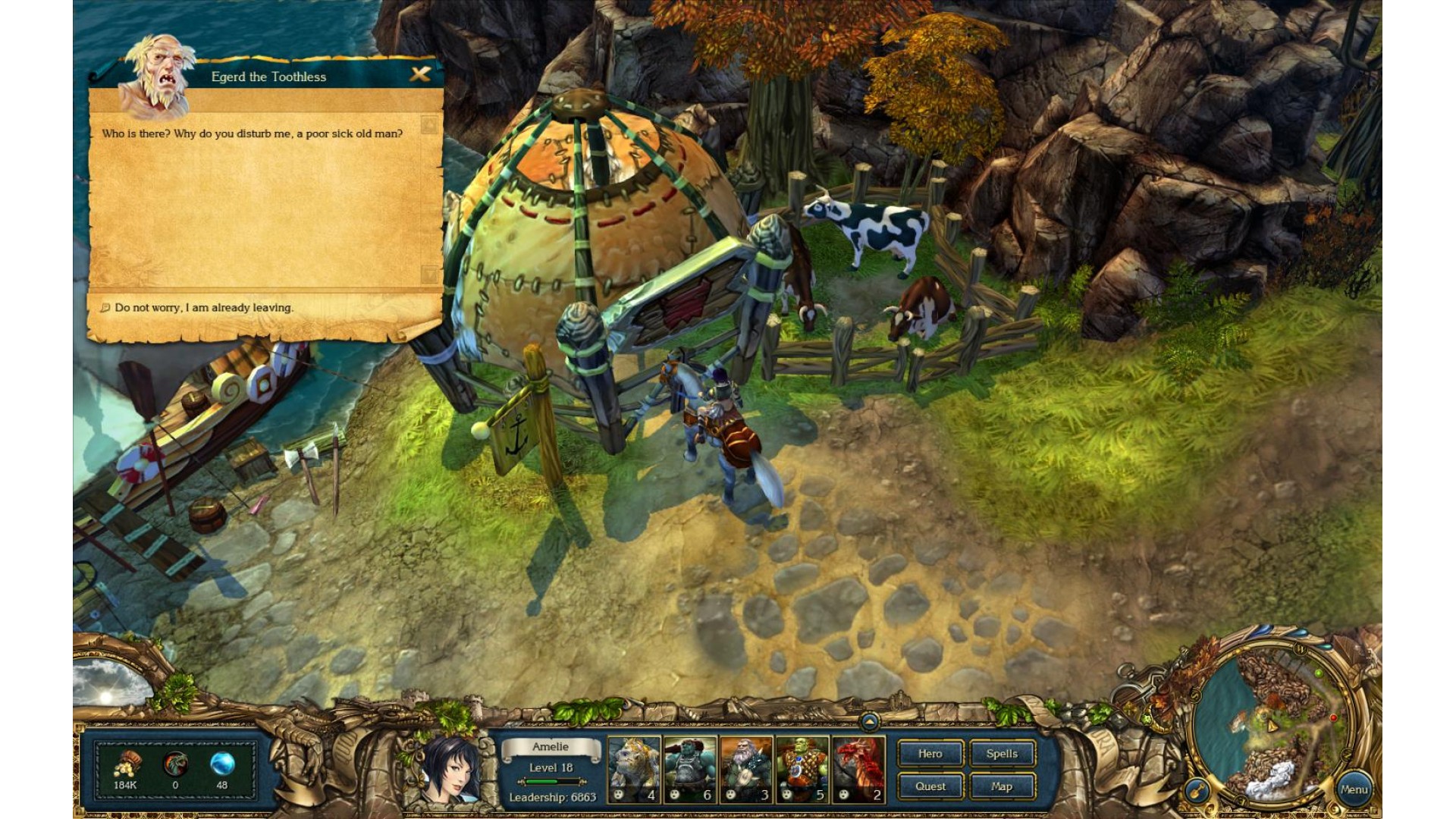
Task: Expand the panel using the up-arrow button
Action: [870, 721]
